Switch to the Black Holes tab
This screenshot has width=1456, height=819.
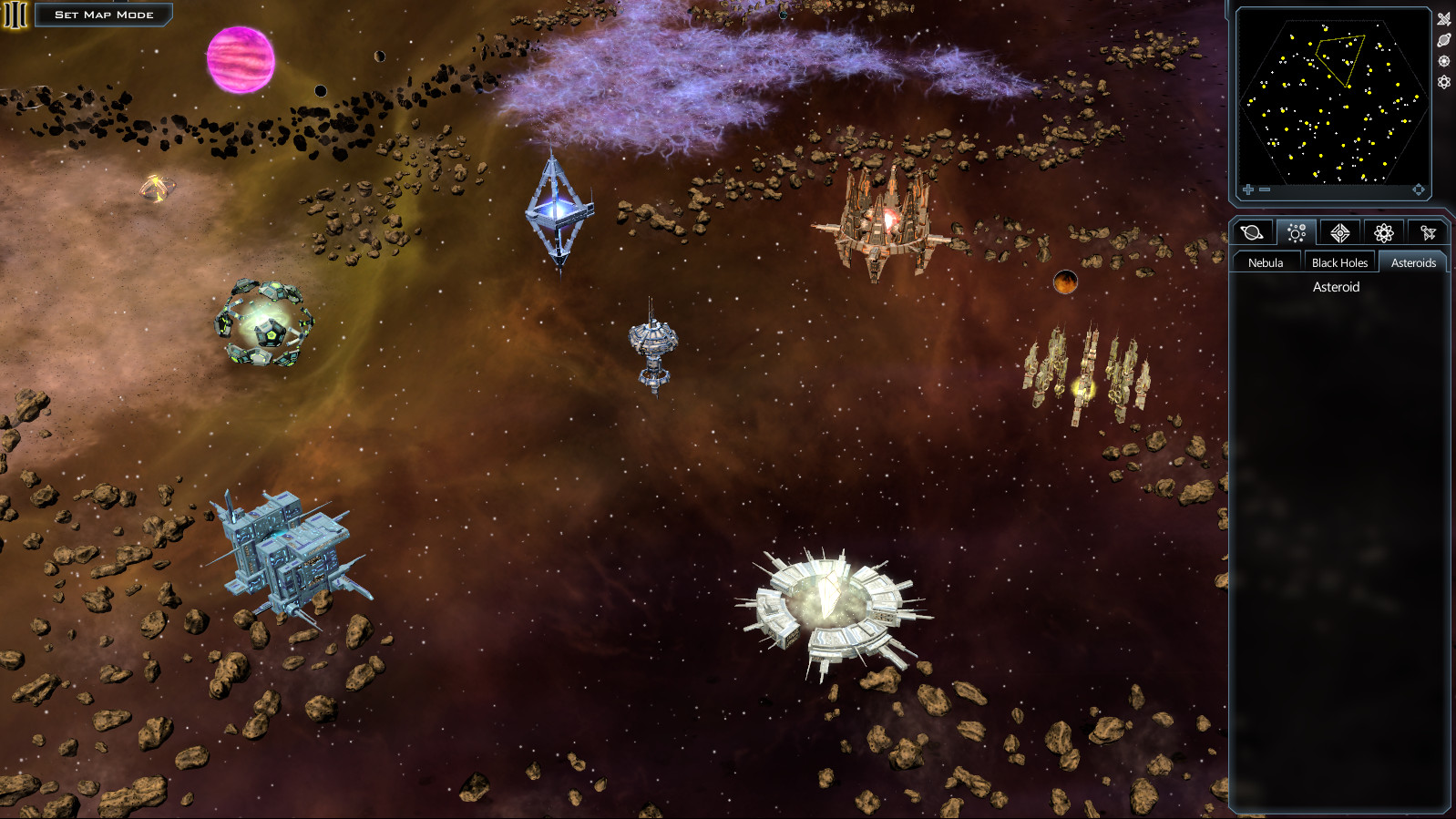point(1338,261)
